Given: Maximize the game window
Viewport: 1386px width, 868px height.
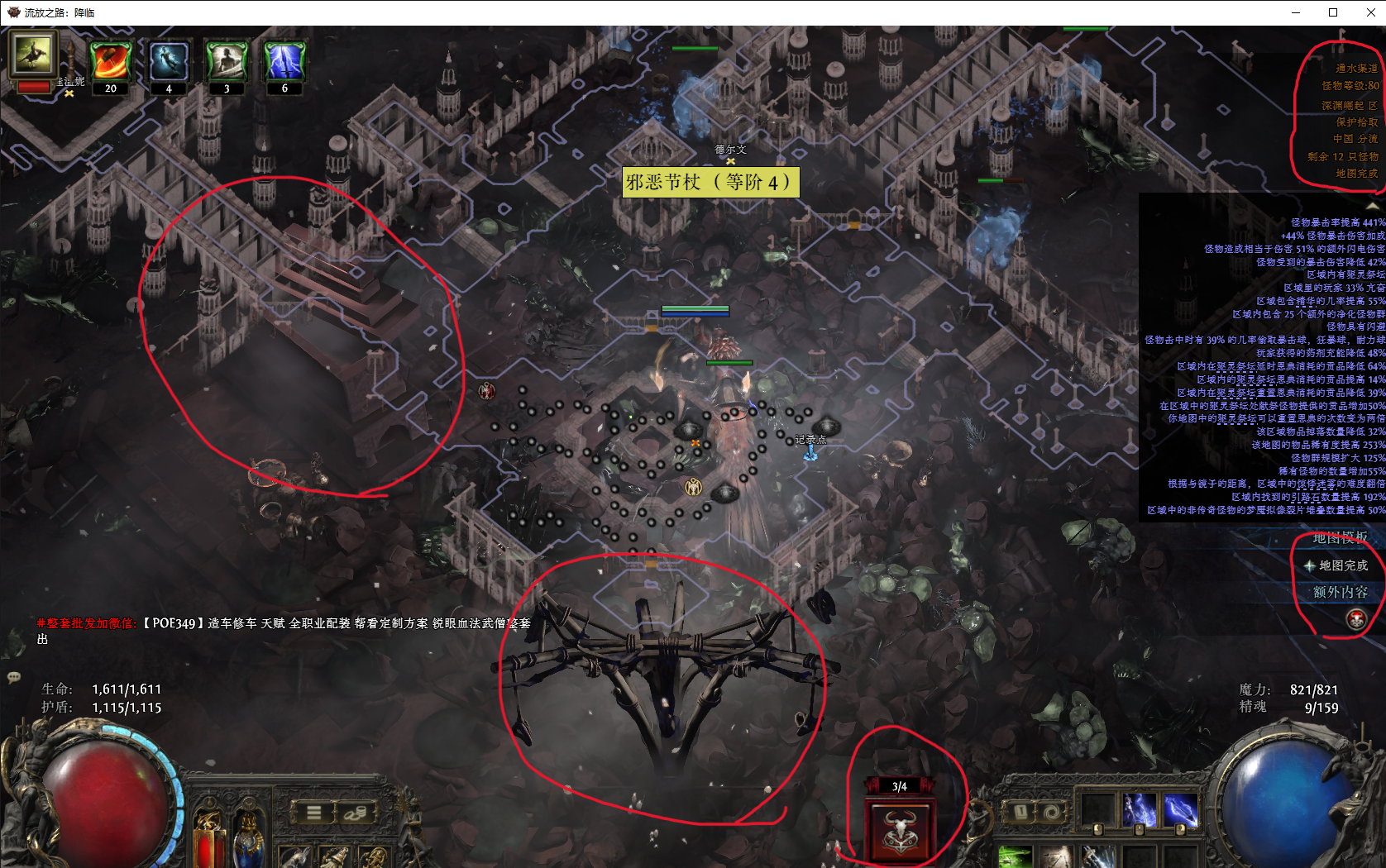Looking at the screenshot, I should pyautogui.click(x=1333, y=12).
